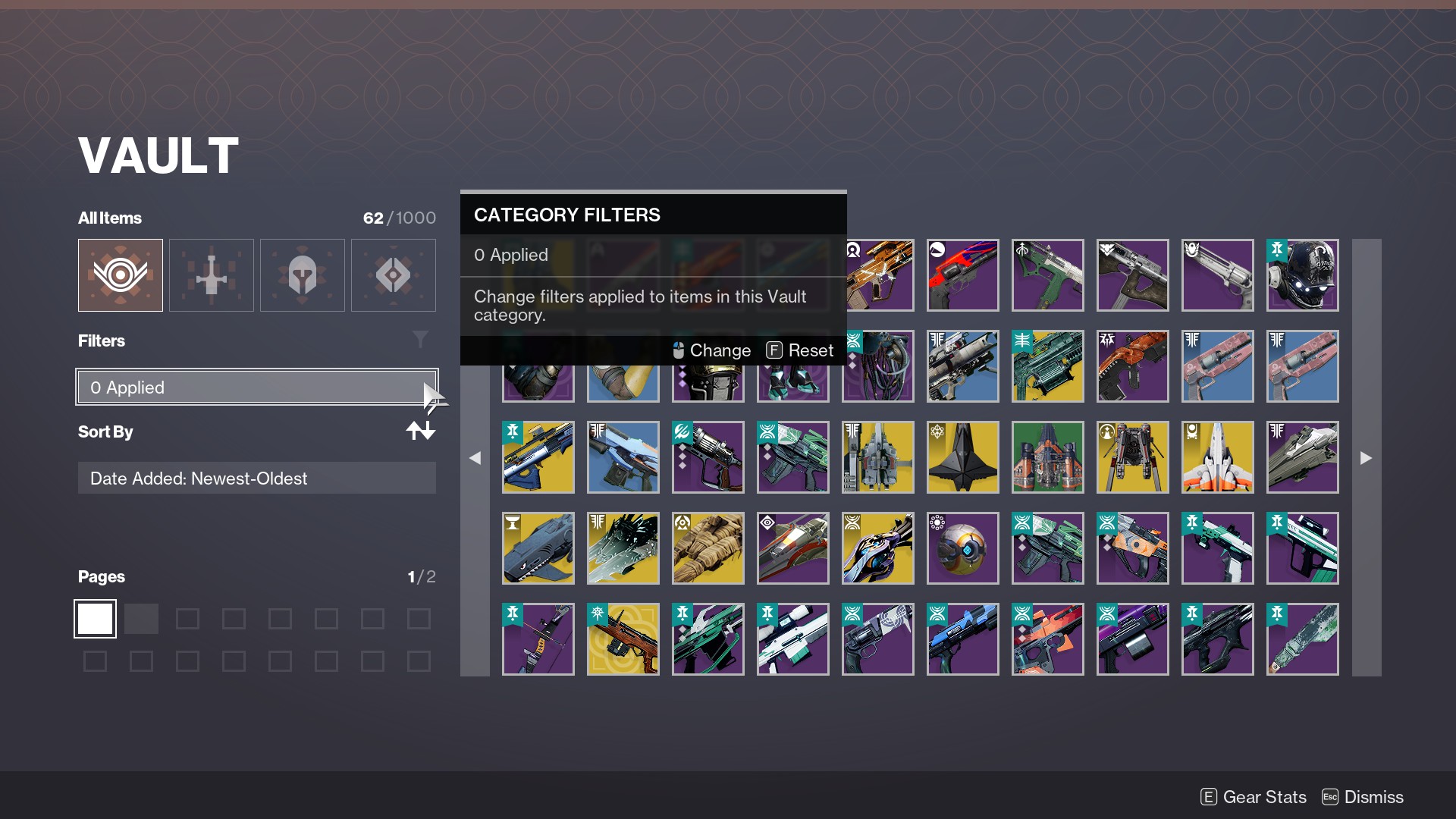Click the left arrow for previous page
Viewport: 1456px width, 819px height.
pyautogui.click(x=475, y=458)
